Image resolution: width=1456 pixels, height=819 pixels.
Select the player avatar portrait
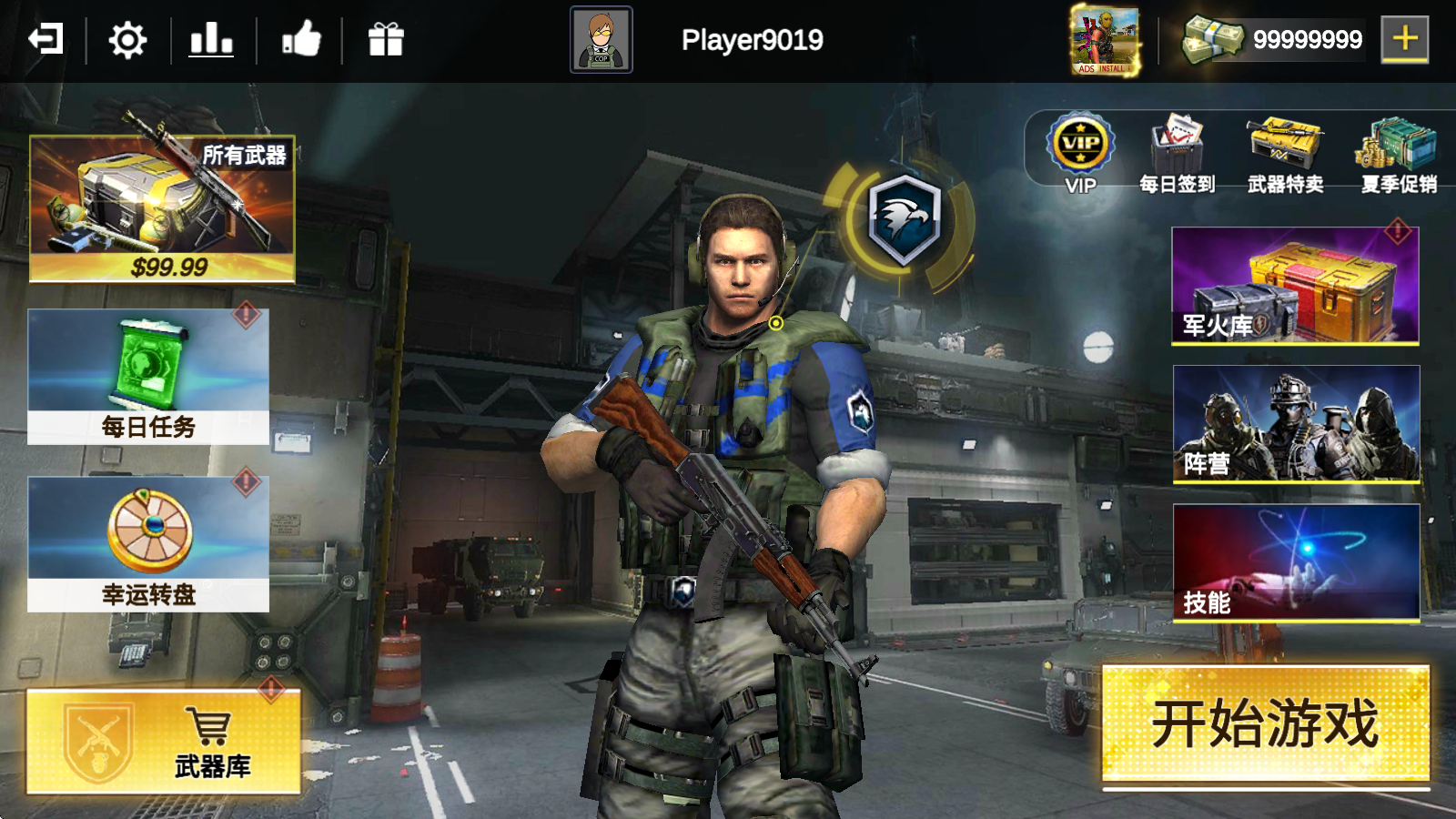tap(601, 40)
